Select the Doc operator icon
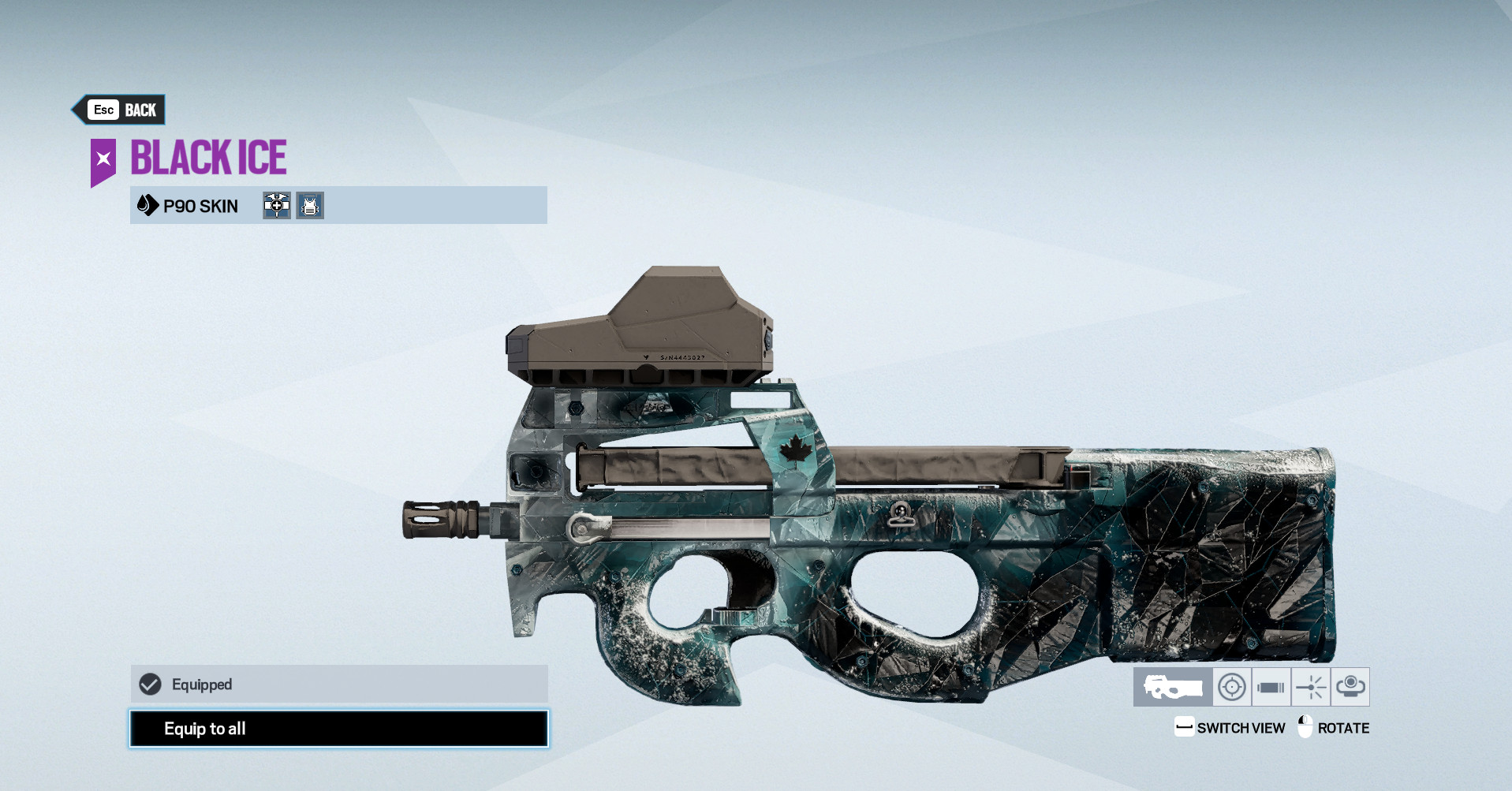This screenshot has height=791, width=1512. 277,206
